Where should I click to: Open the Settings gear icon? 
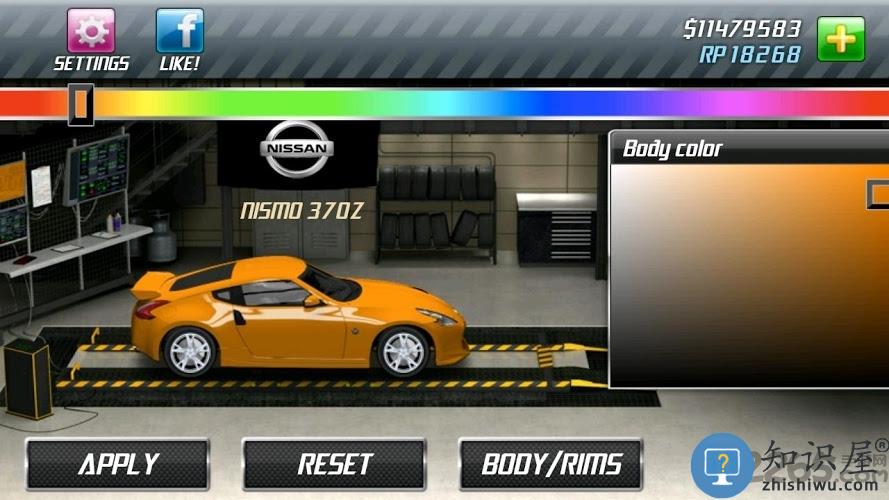(x=91, y=31)
